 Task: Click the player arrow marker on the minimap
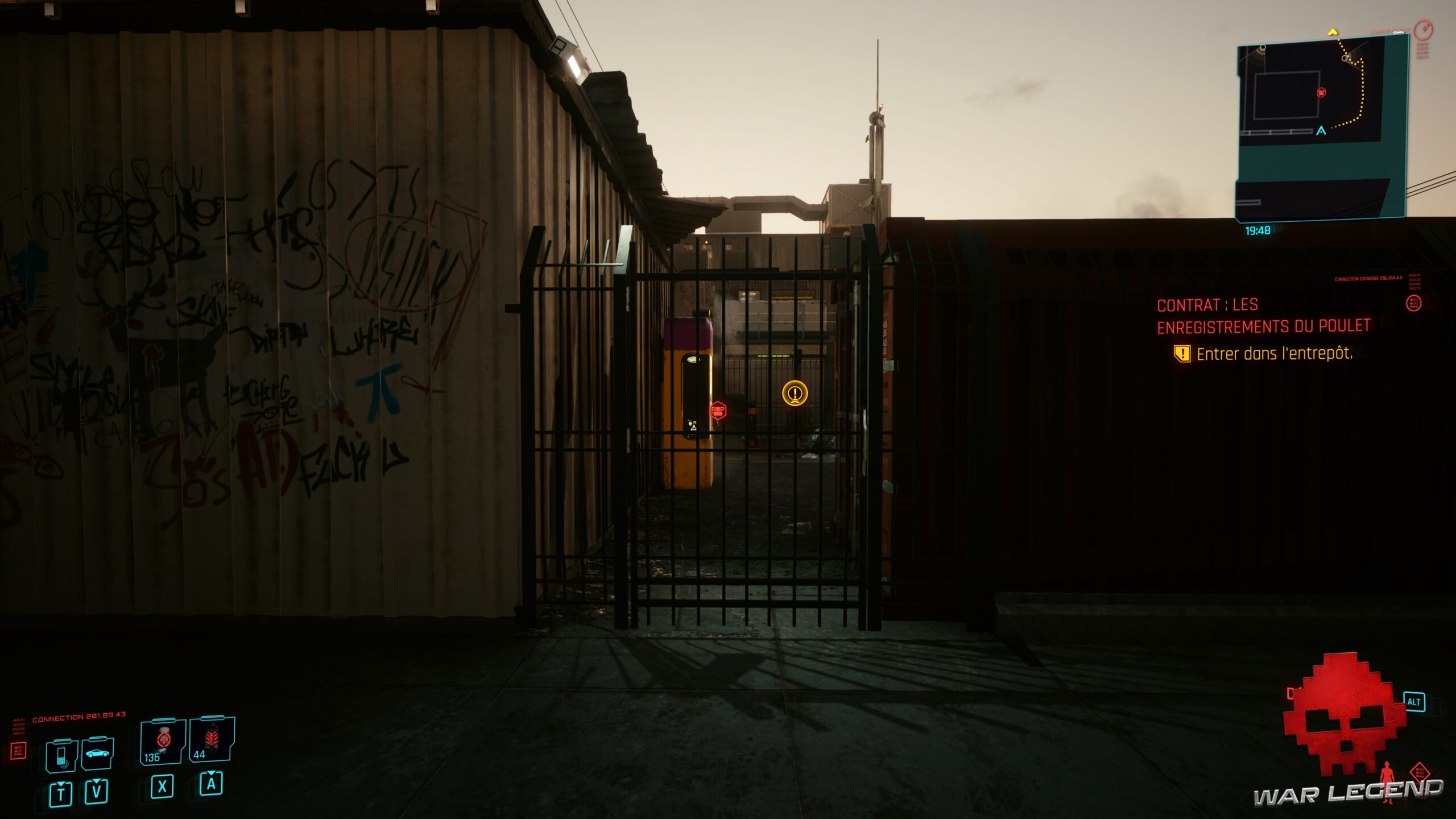click(1321, 131)
